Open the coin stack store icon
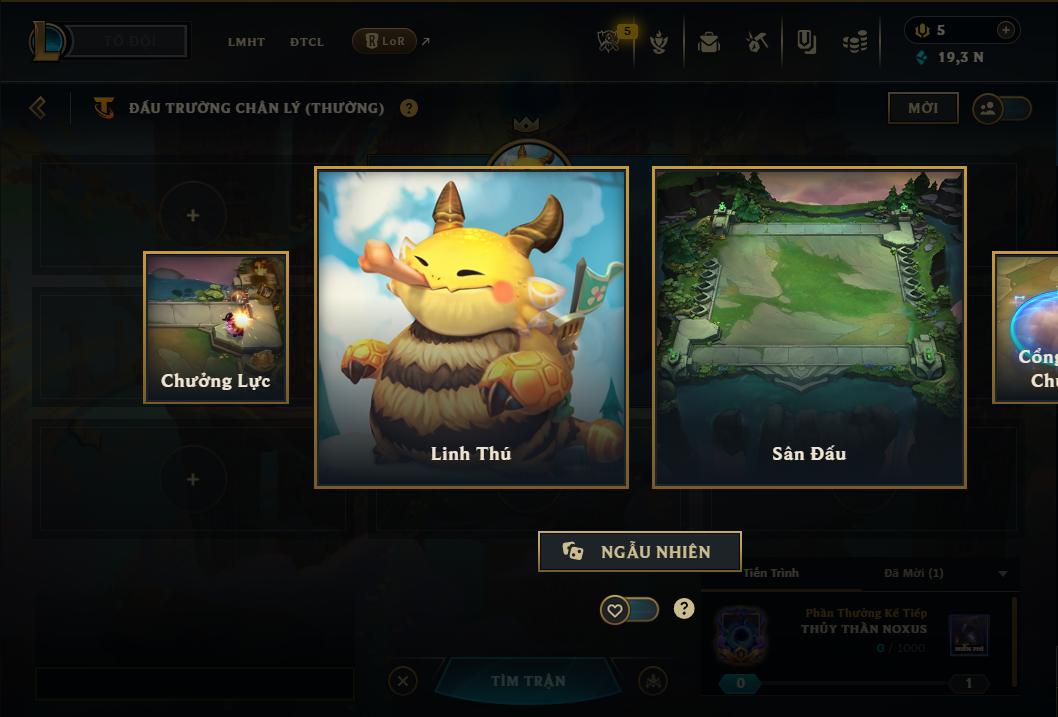1058x717 pixels. (x=854, y=42)
